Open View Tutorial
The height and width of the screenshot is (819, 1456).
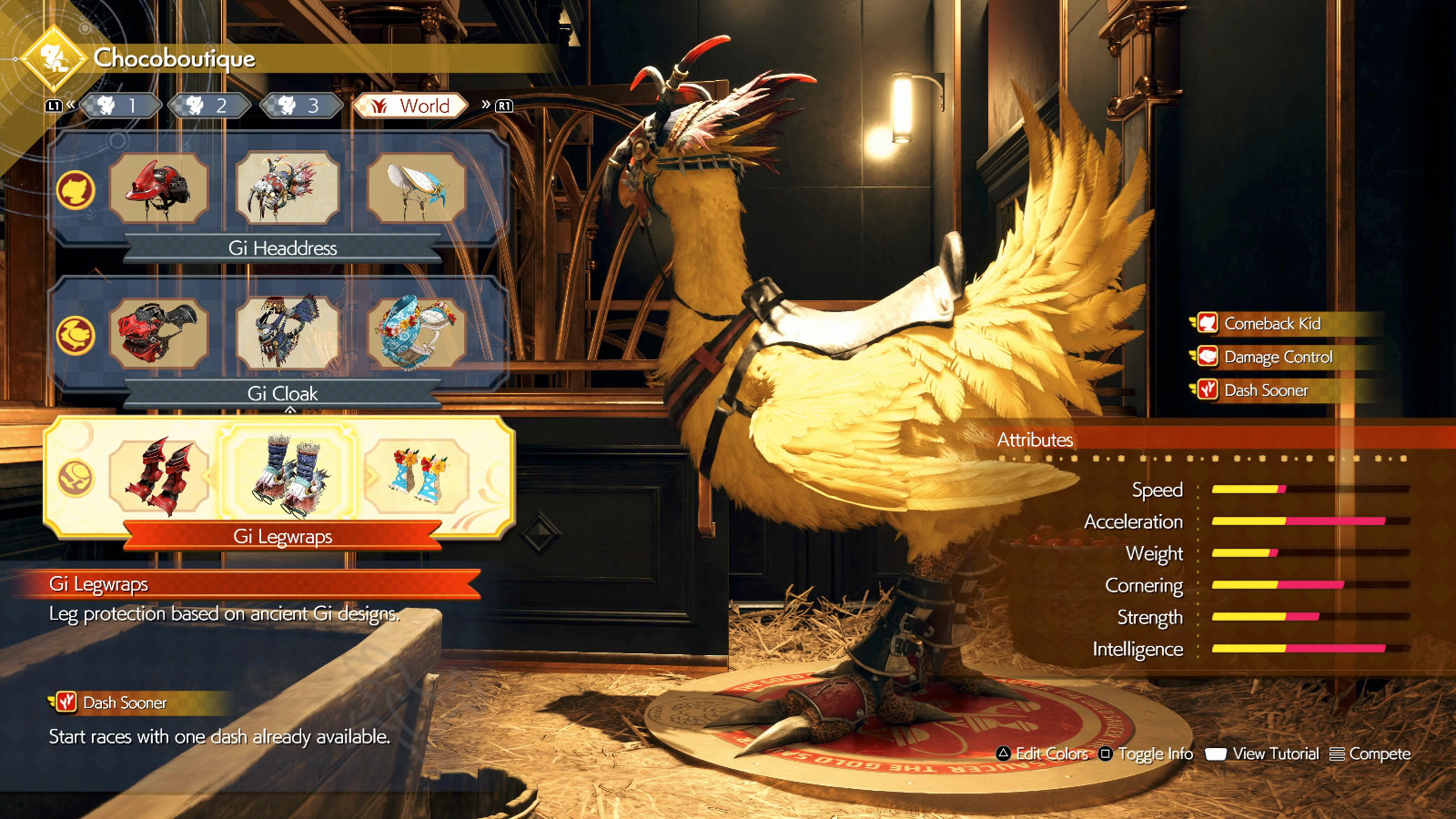click(x=1263, y=753)
